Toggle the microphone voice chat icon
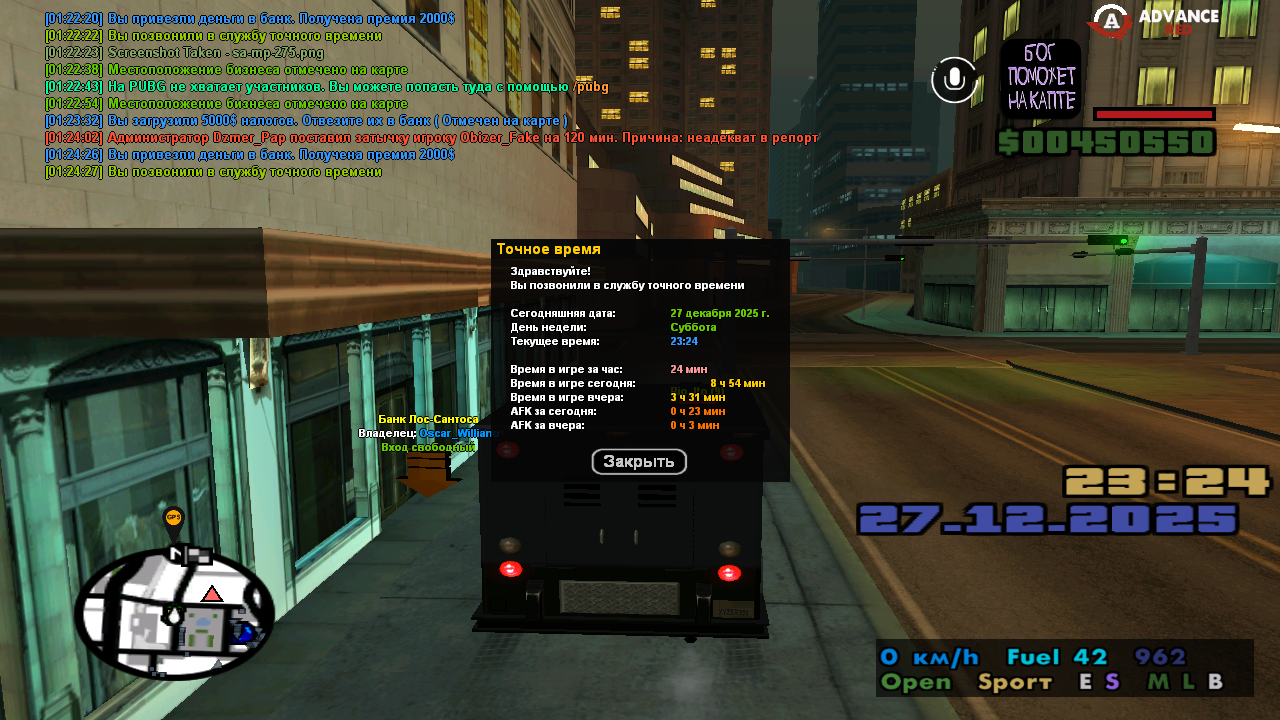 (954, 79)
